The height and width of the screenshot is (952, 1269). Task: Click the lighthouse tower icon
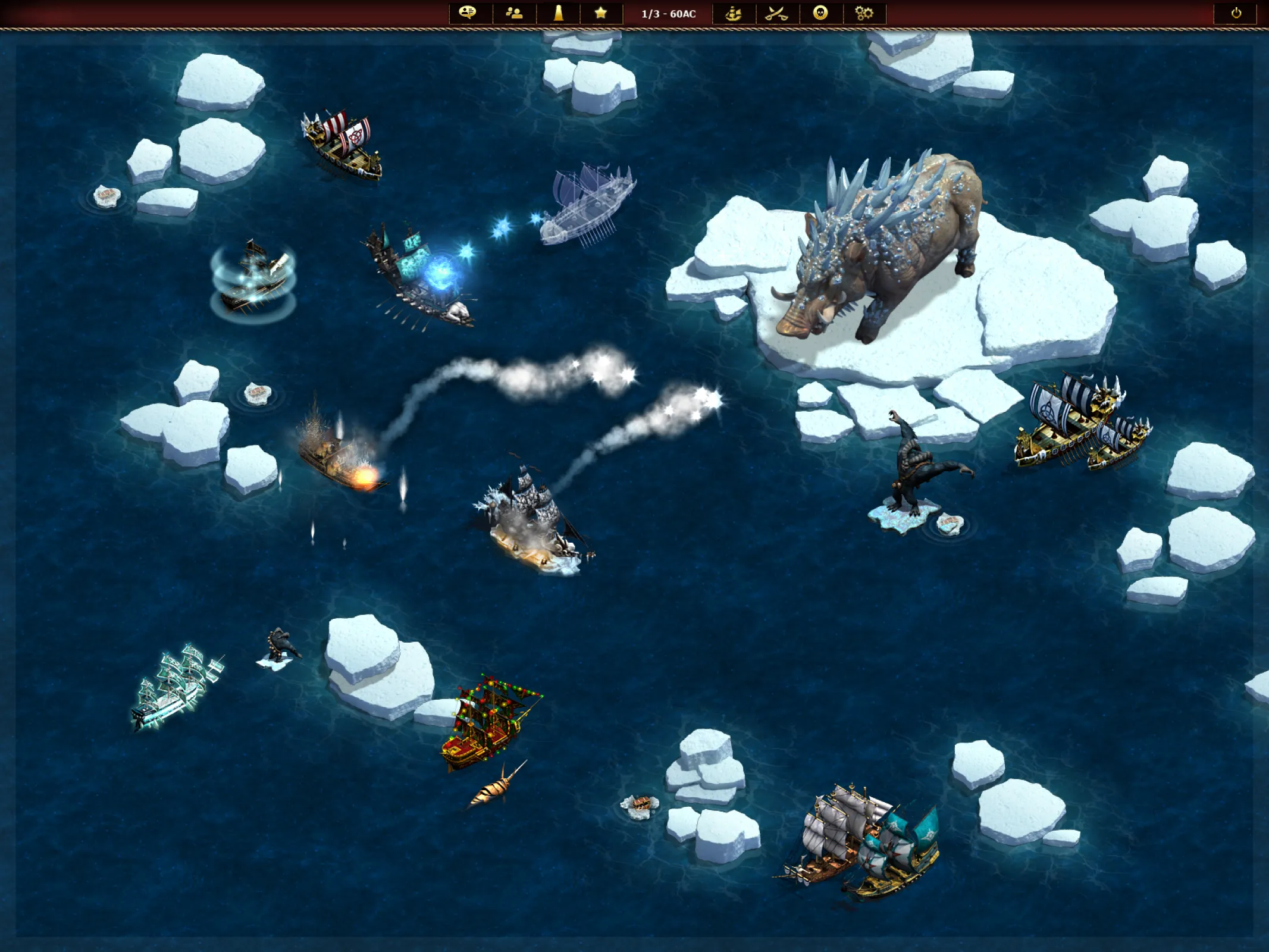tap(558, 13)
